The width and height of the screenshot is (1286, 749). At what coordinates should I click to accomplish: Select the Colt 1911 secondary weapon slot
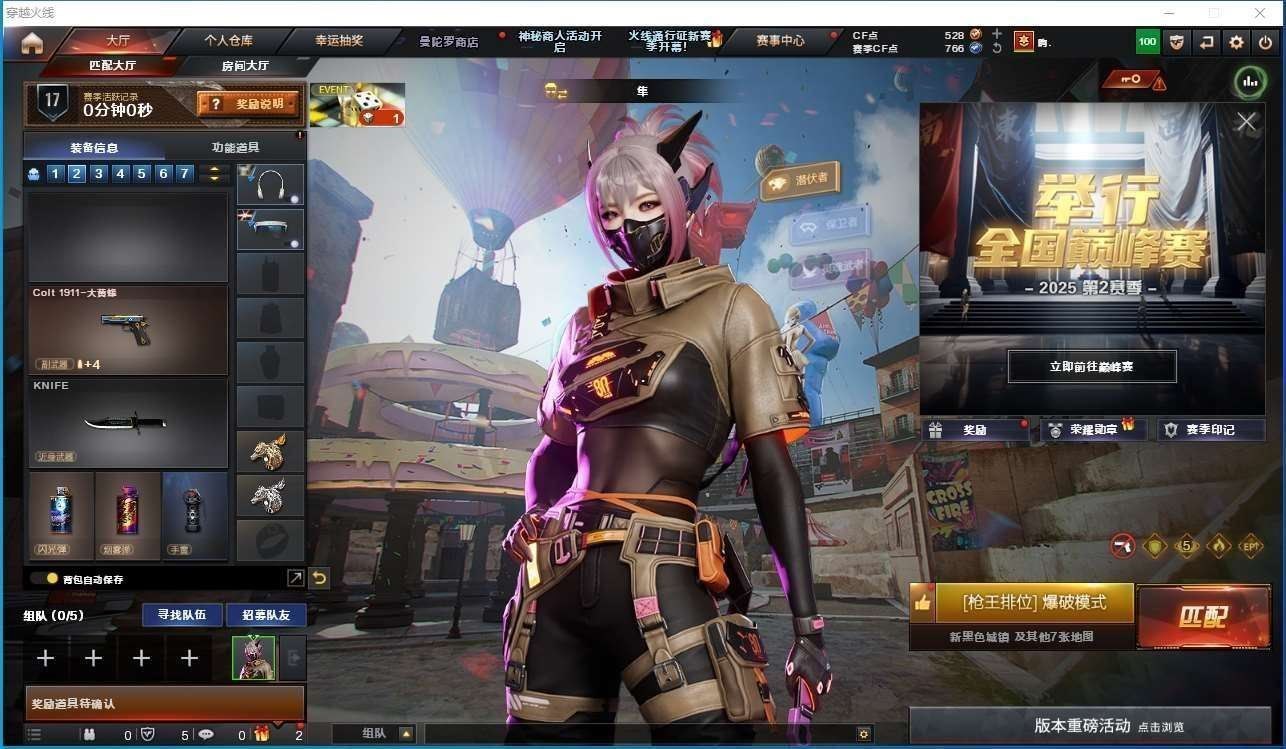tap(127, 330)
